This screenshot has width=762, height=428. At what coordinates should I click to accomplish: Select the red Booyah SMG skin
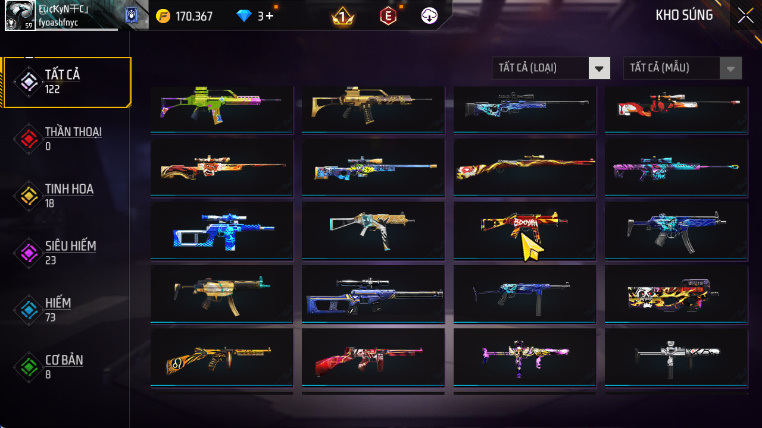524,226
